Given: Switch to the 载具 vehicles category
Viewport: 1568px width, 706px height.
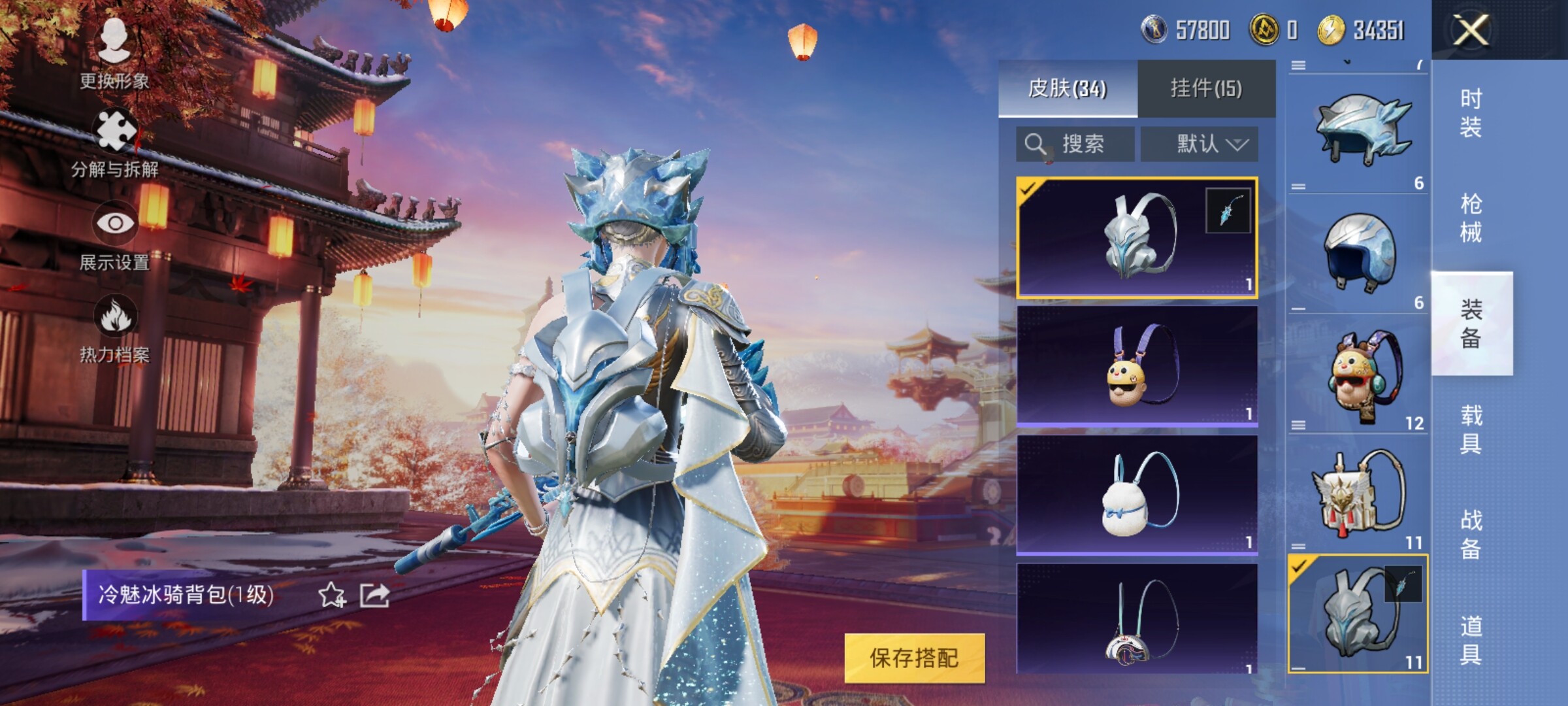Looking at the screenshot, I should pyautogui.click(x=1471, y=429).
